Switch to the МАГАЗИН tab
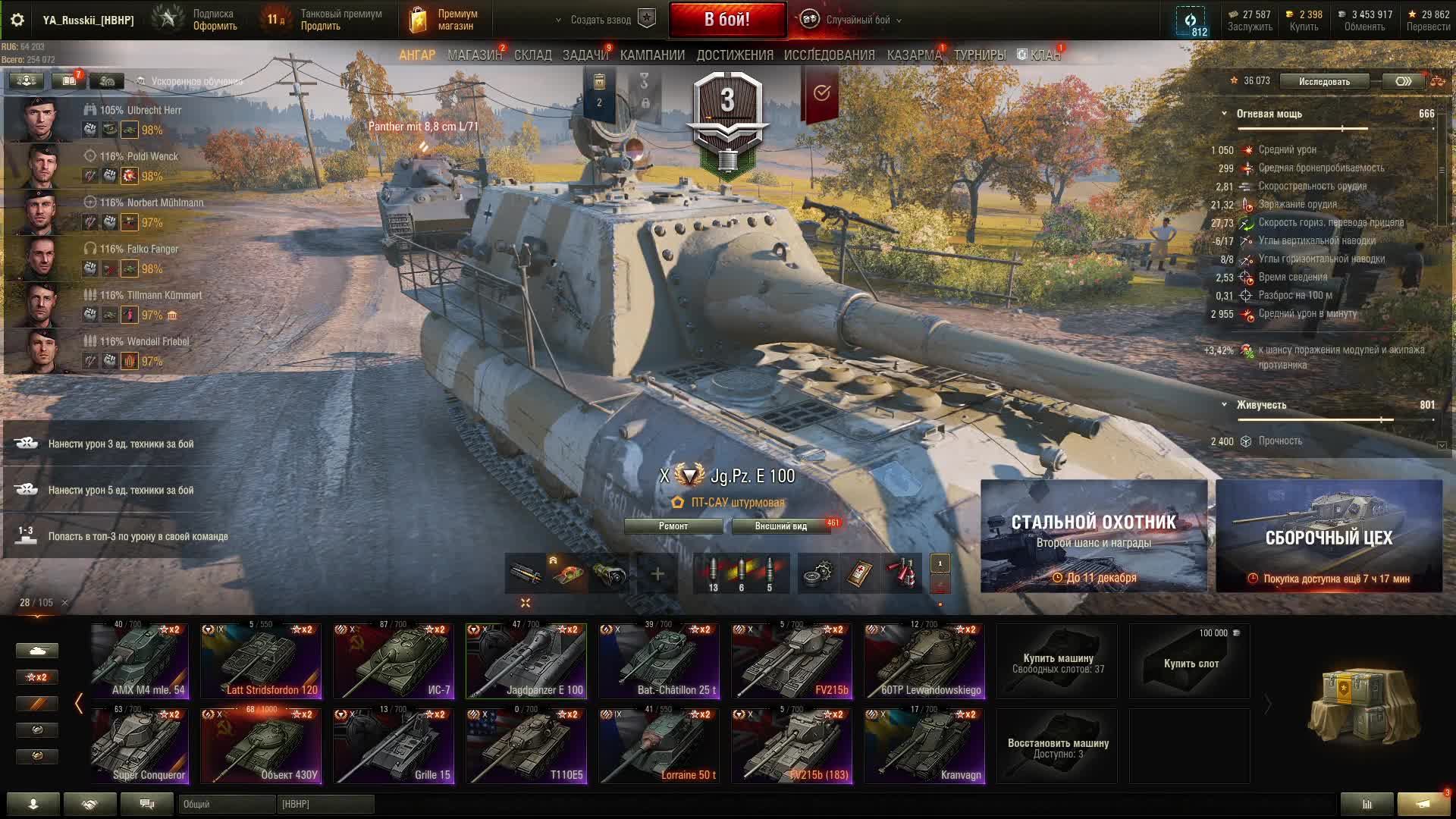 474,55
